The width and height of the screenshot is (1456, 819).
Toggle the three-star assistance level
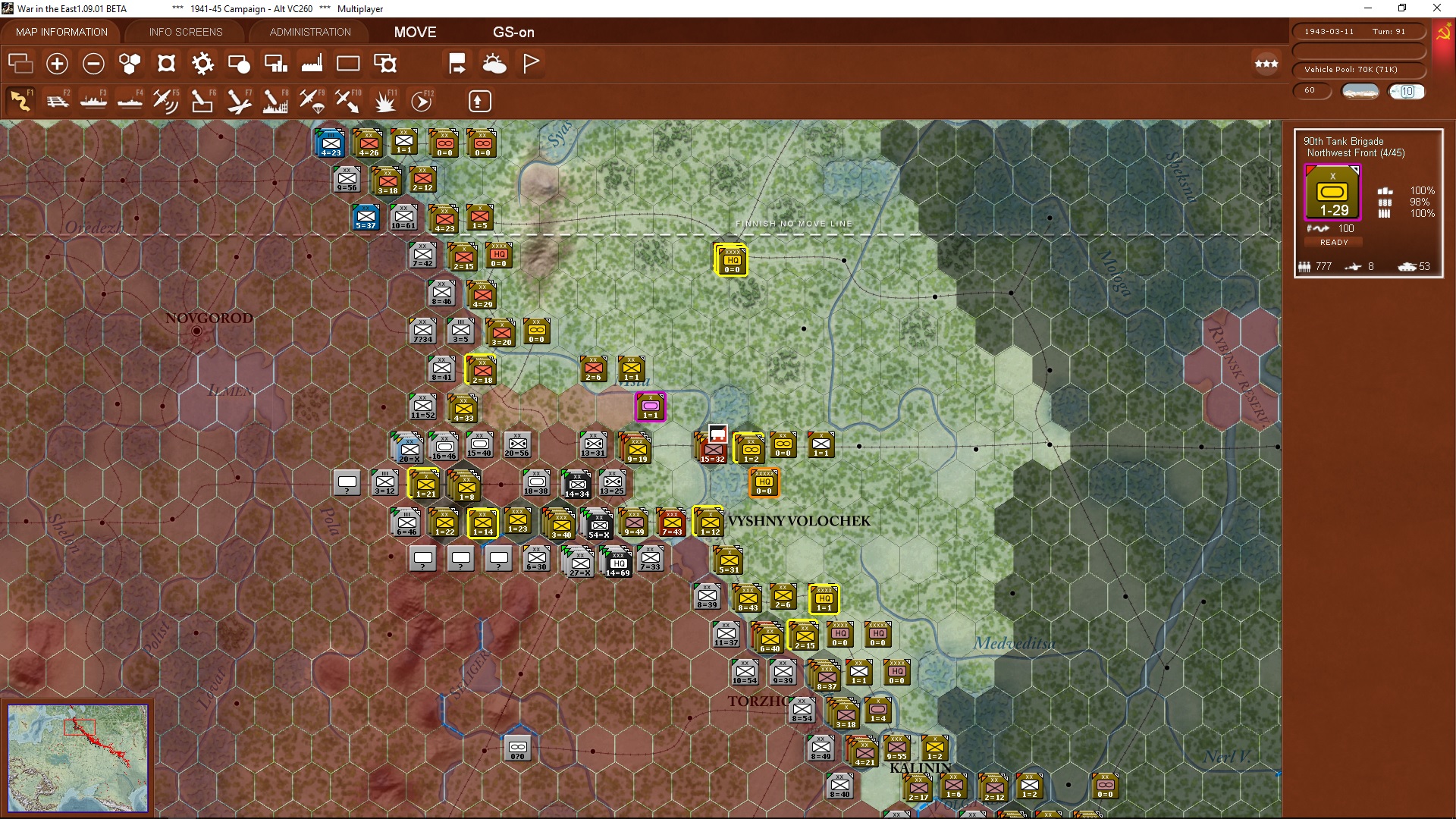click(1266, 64)
